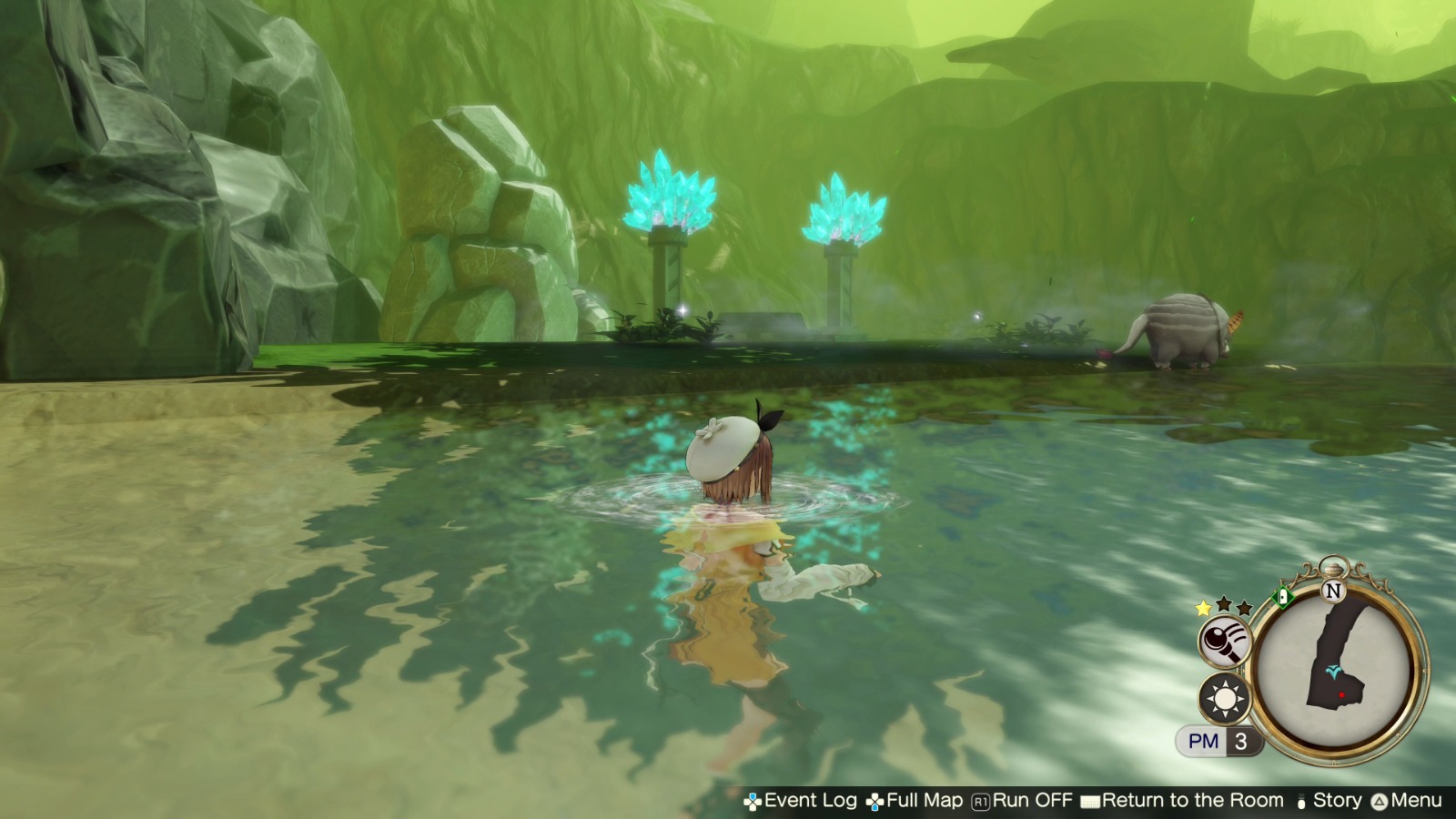
Task: Click the N compass marker on the minimap
Action: tap(1332, 591)
